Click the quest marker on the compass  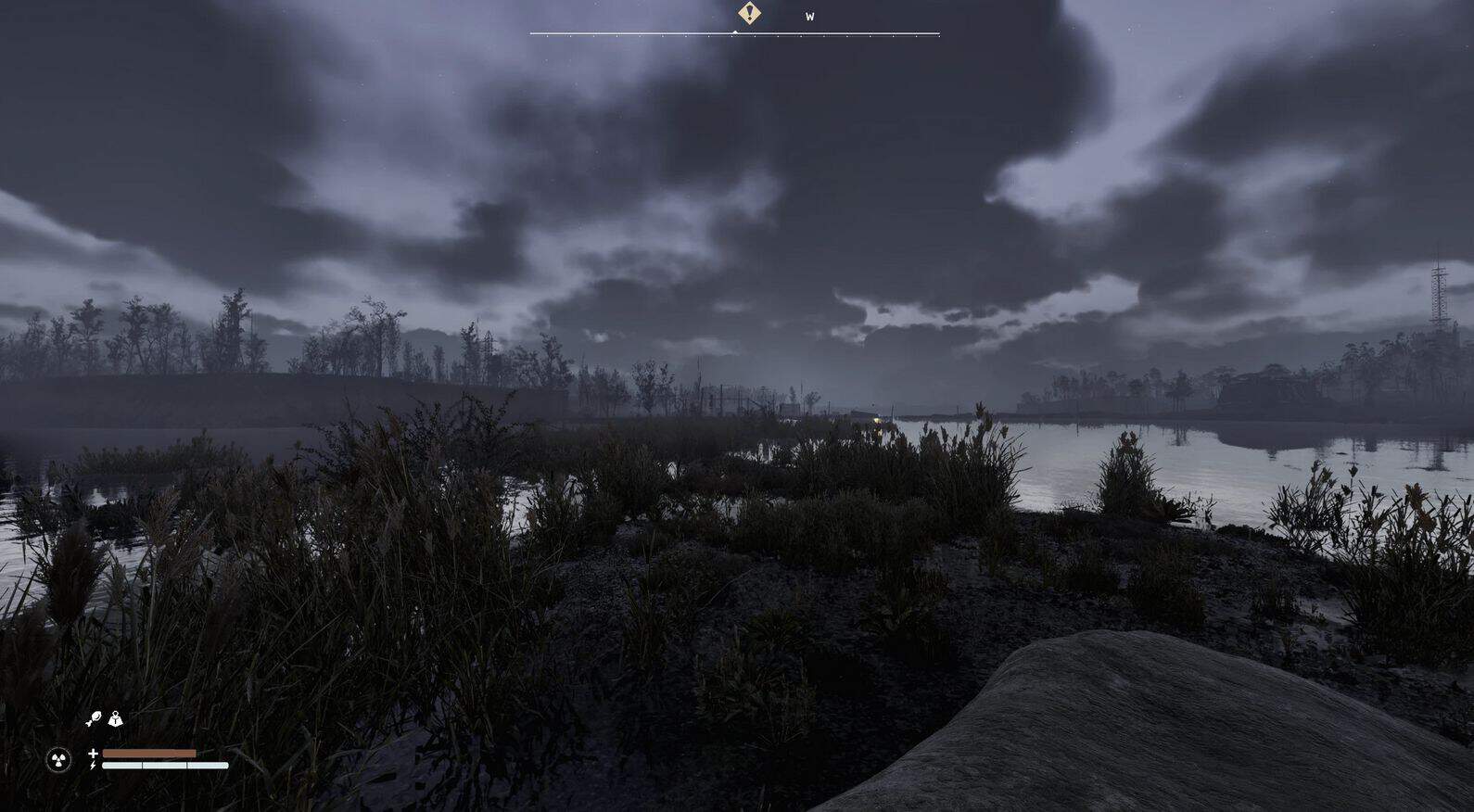[x=749, y=13]
